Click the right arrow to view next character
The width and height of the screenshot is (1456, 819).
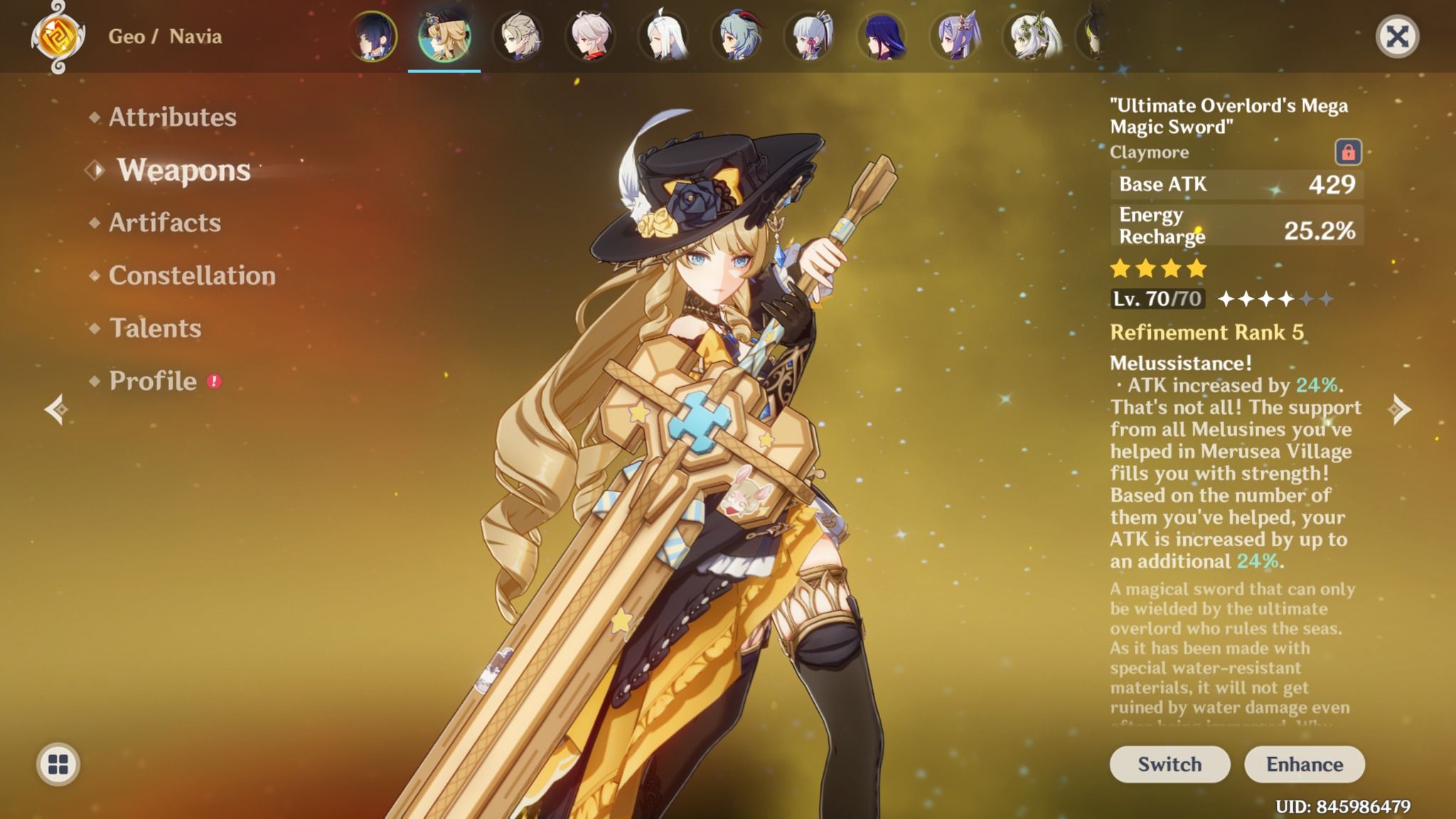pyautogui.click(x=1401, y=409)
